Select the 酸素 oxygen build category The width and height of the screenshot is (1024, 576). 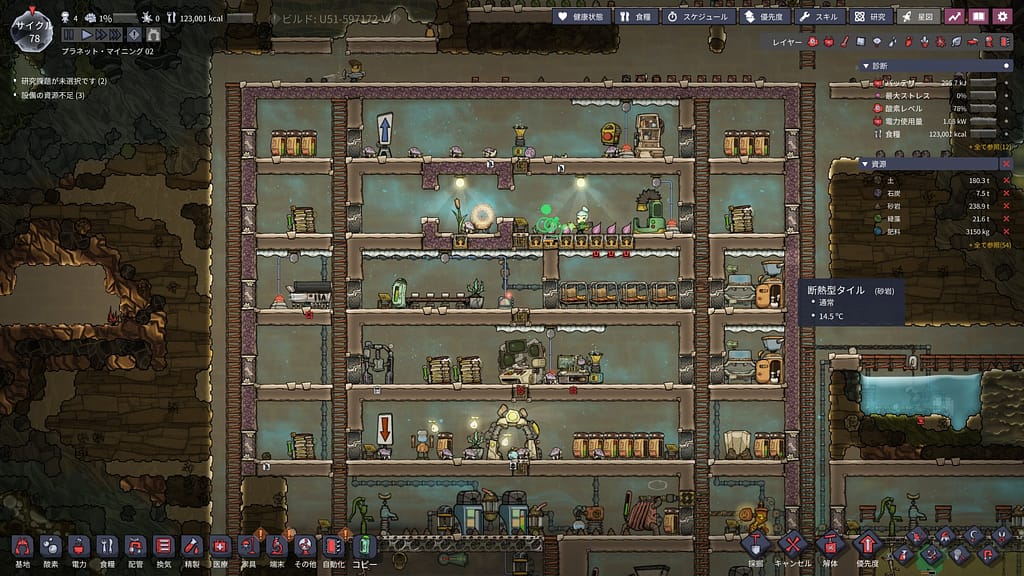(50, 548)
